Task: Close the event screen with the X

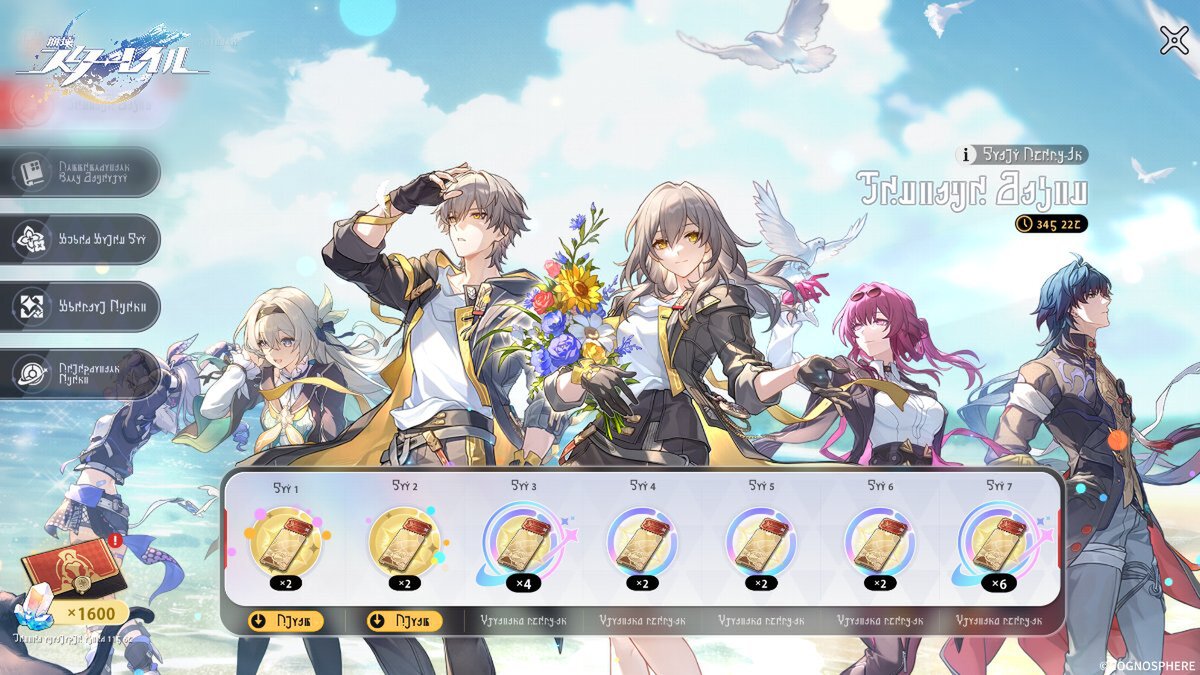Action: click(1173, 40)
